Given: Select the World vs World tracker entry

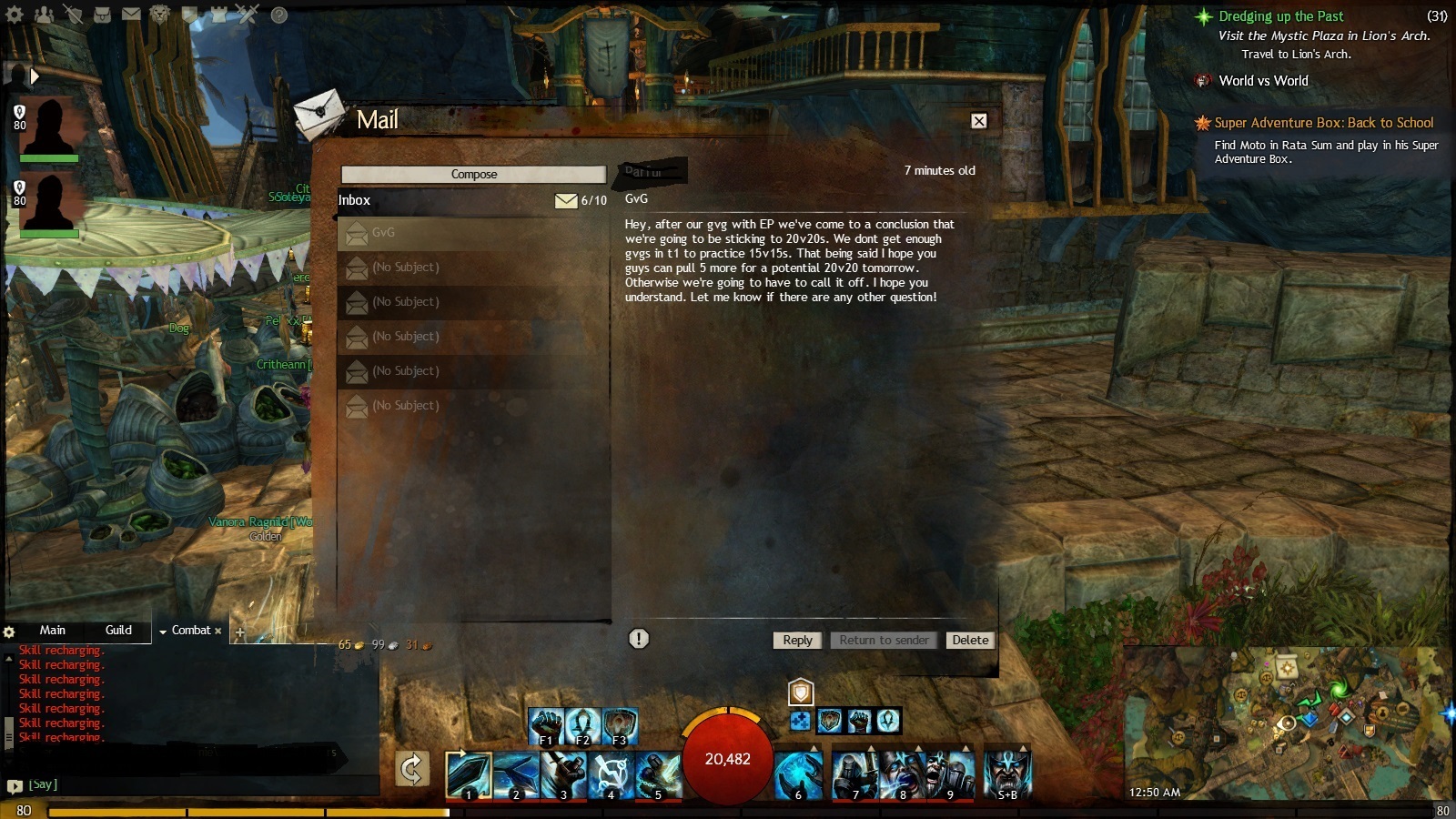Looking at the screenshot, I should (x=1263, y=81).
